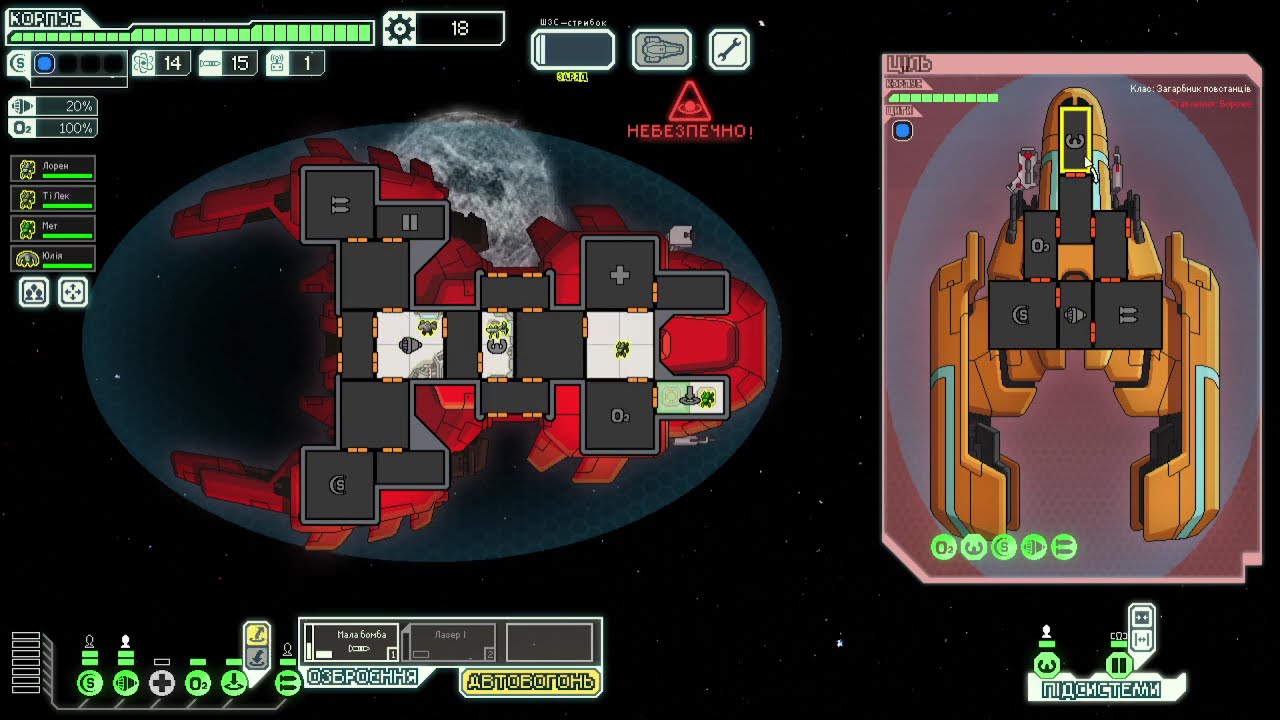Open the wrench options menu
1280x720 pixels.
tap(729, 49)
